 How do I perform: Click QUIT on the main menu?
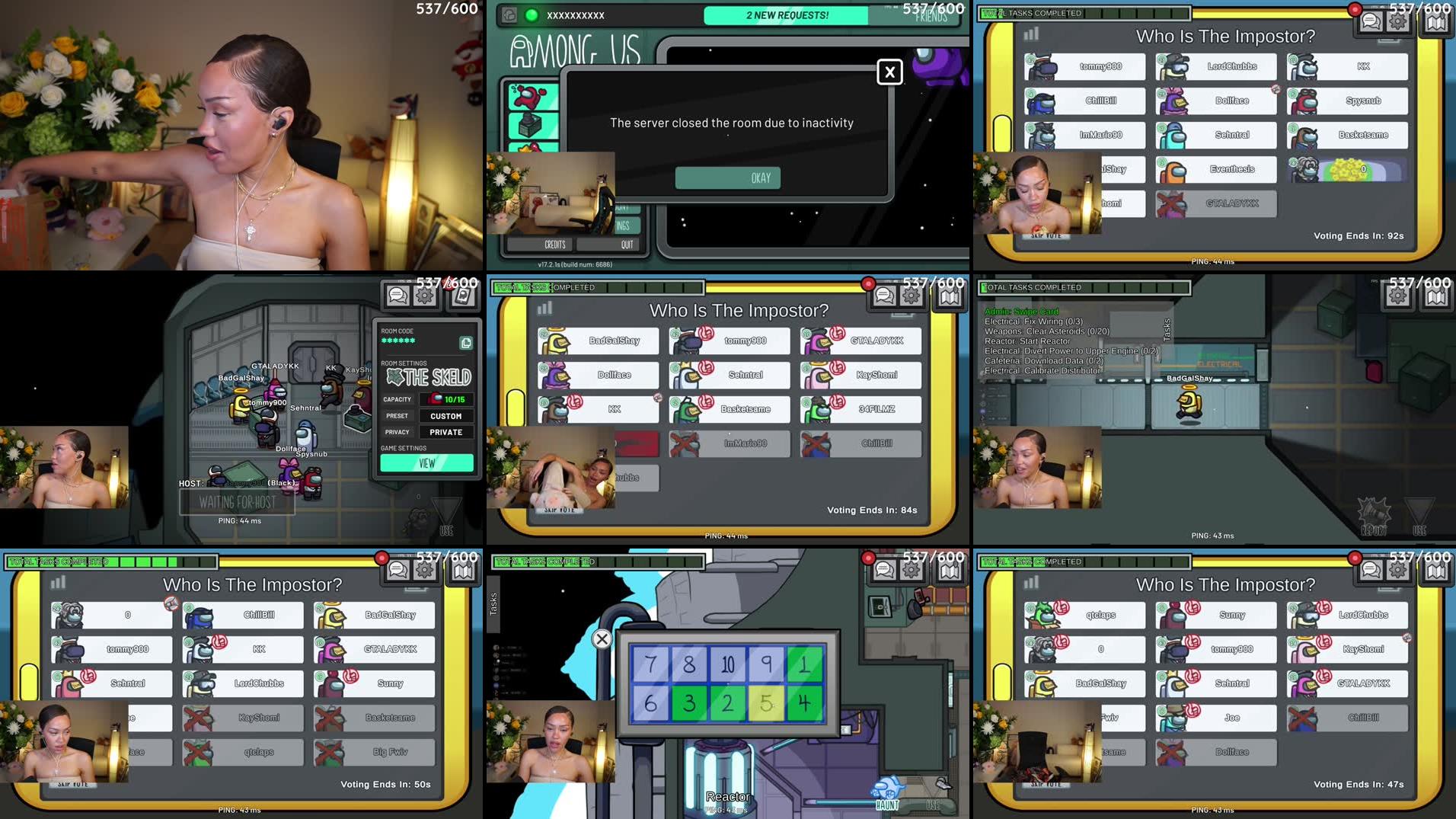click(626, 244)
